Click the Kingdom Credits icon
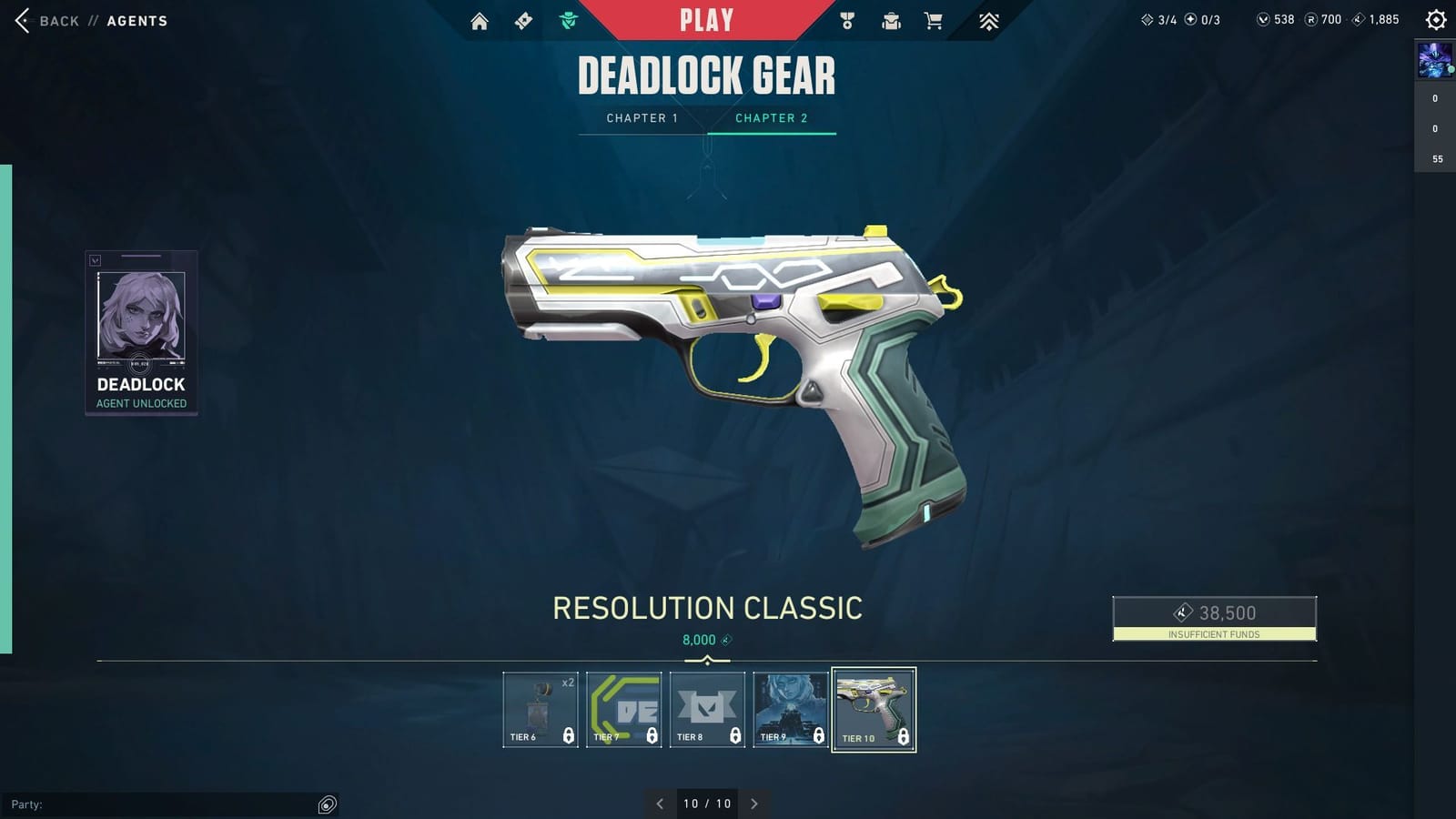The image size is (1456, 819). point(1360,19)
